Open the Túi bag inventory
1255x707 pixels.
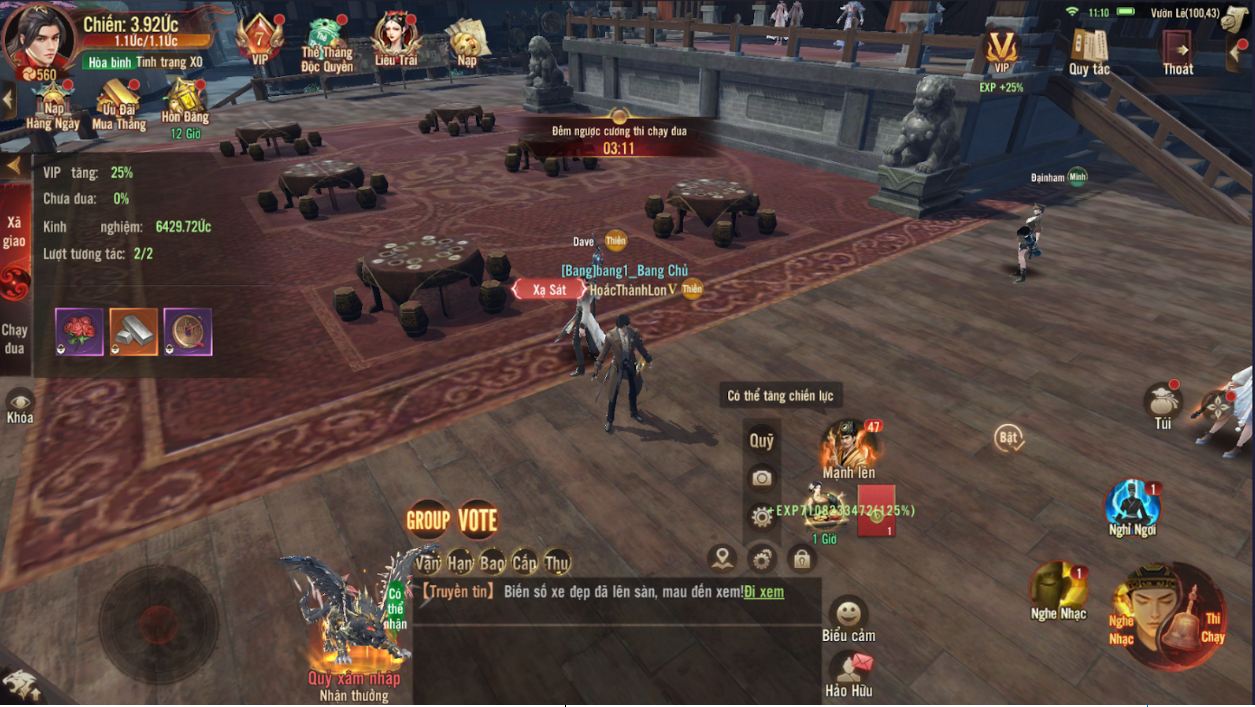coord(1163,403)
